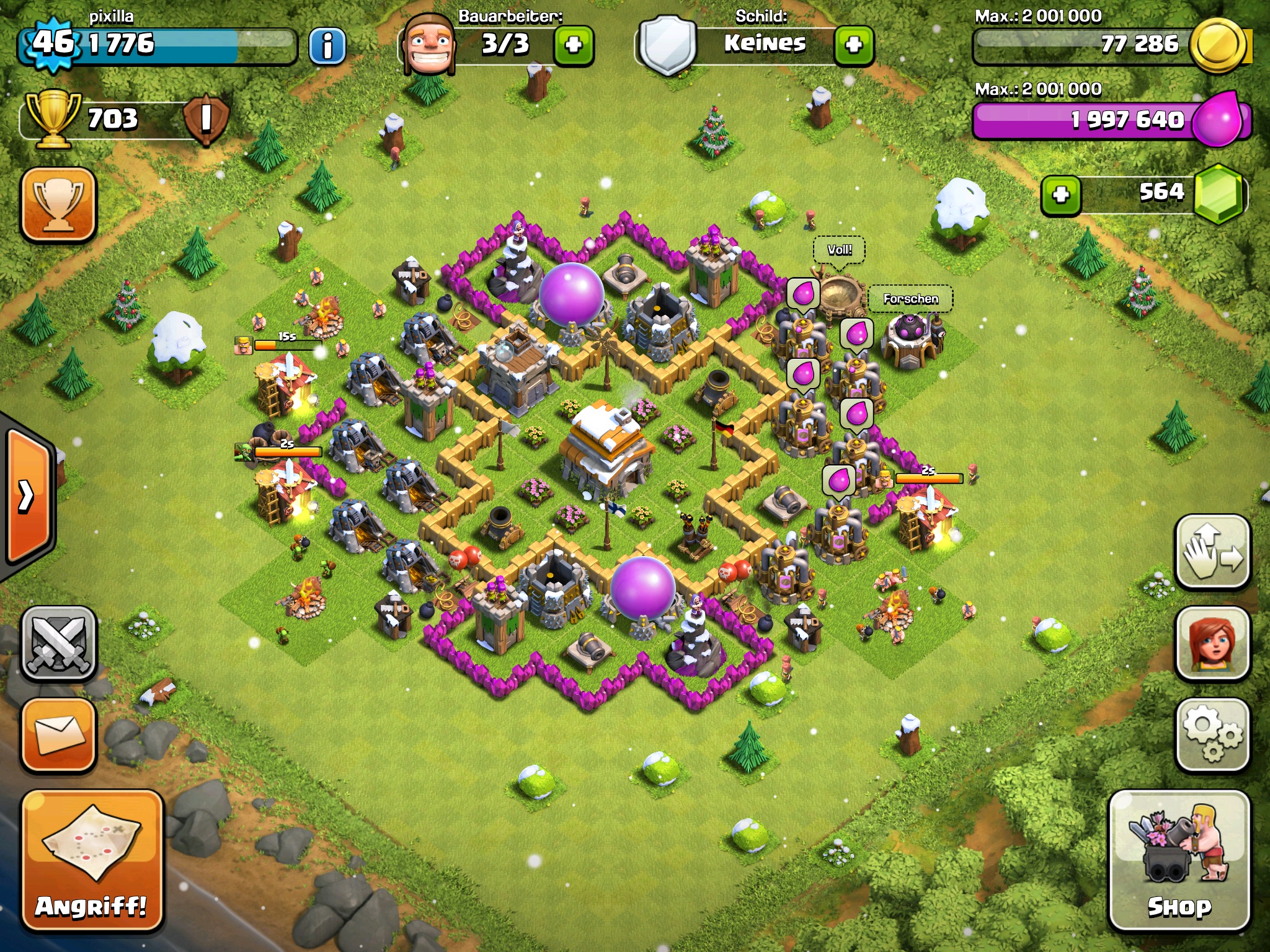Add more builders with green plus
Viewport: 1270px width, 952px height.
click(x=574, y=45)
